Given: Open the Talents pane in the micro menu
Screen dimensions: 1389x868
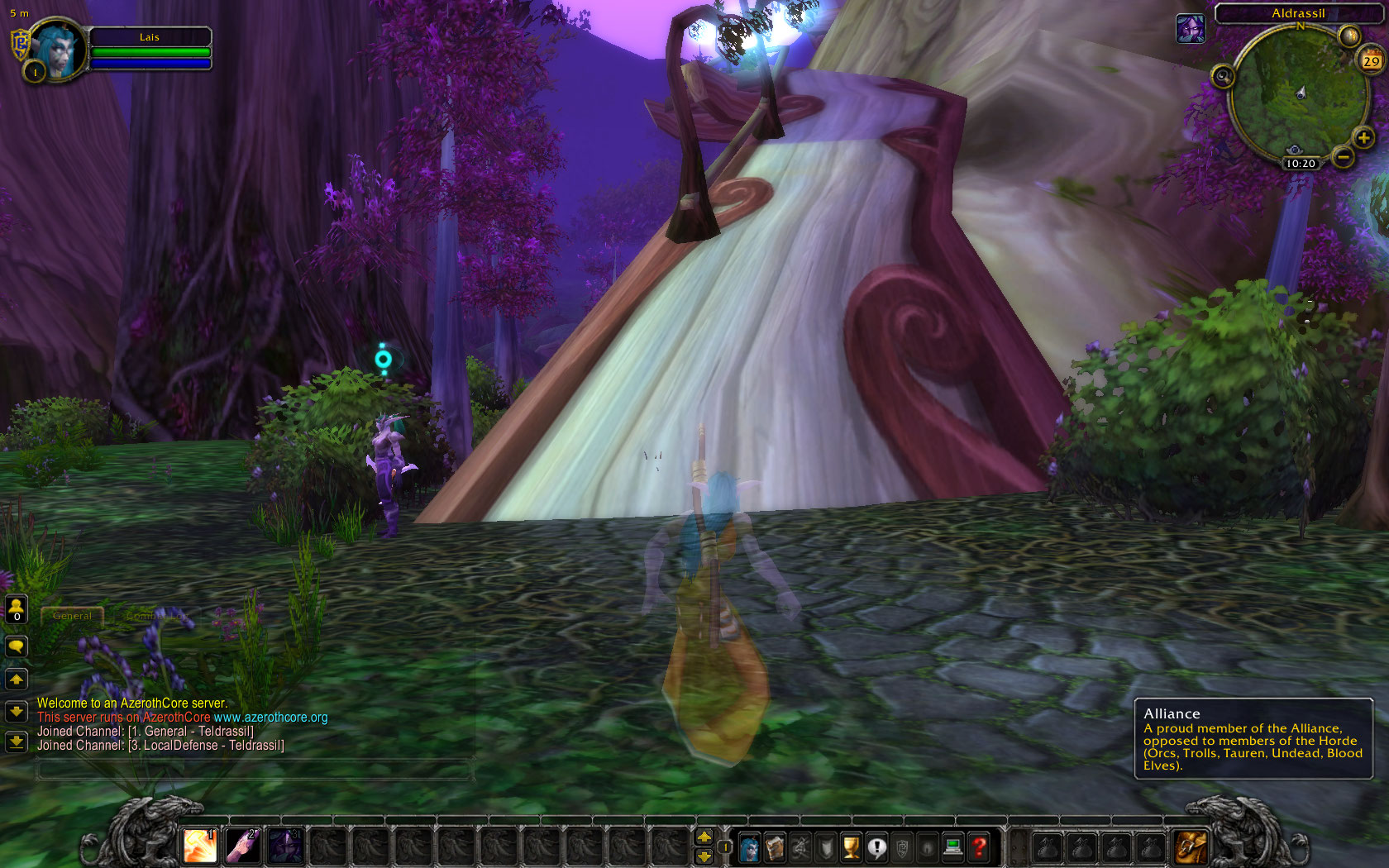Looking at the screenshot, I should pyautogui.click(x=800, y=846).
